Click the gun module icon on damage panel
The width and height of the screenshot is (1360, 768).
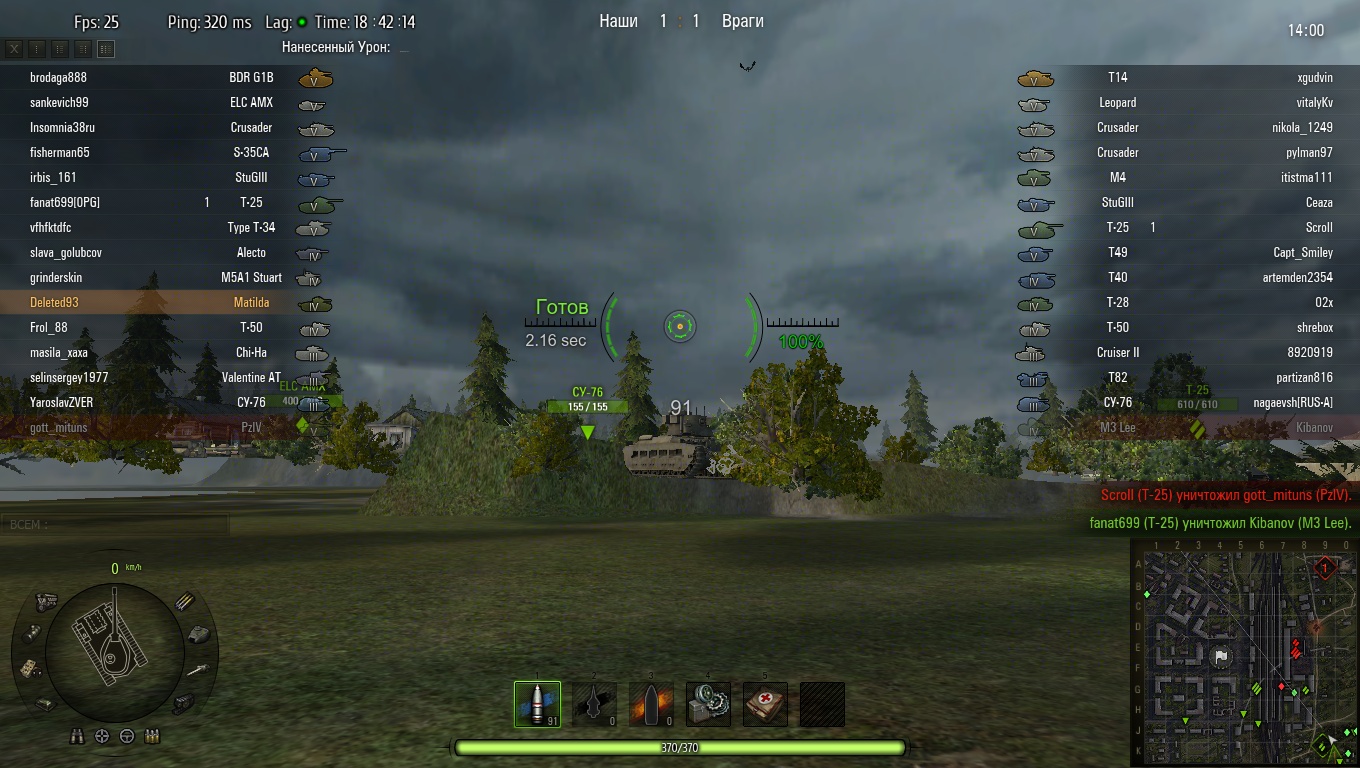tap(197, 669)
